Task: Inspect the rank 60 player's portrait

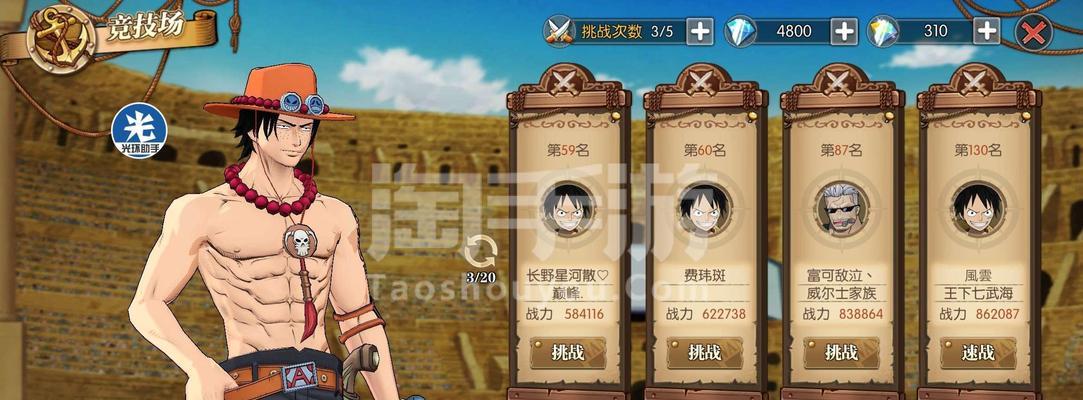Action: tap(704, 208)
